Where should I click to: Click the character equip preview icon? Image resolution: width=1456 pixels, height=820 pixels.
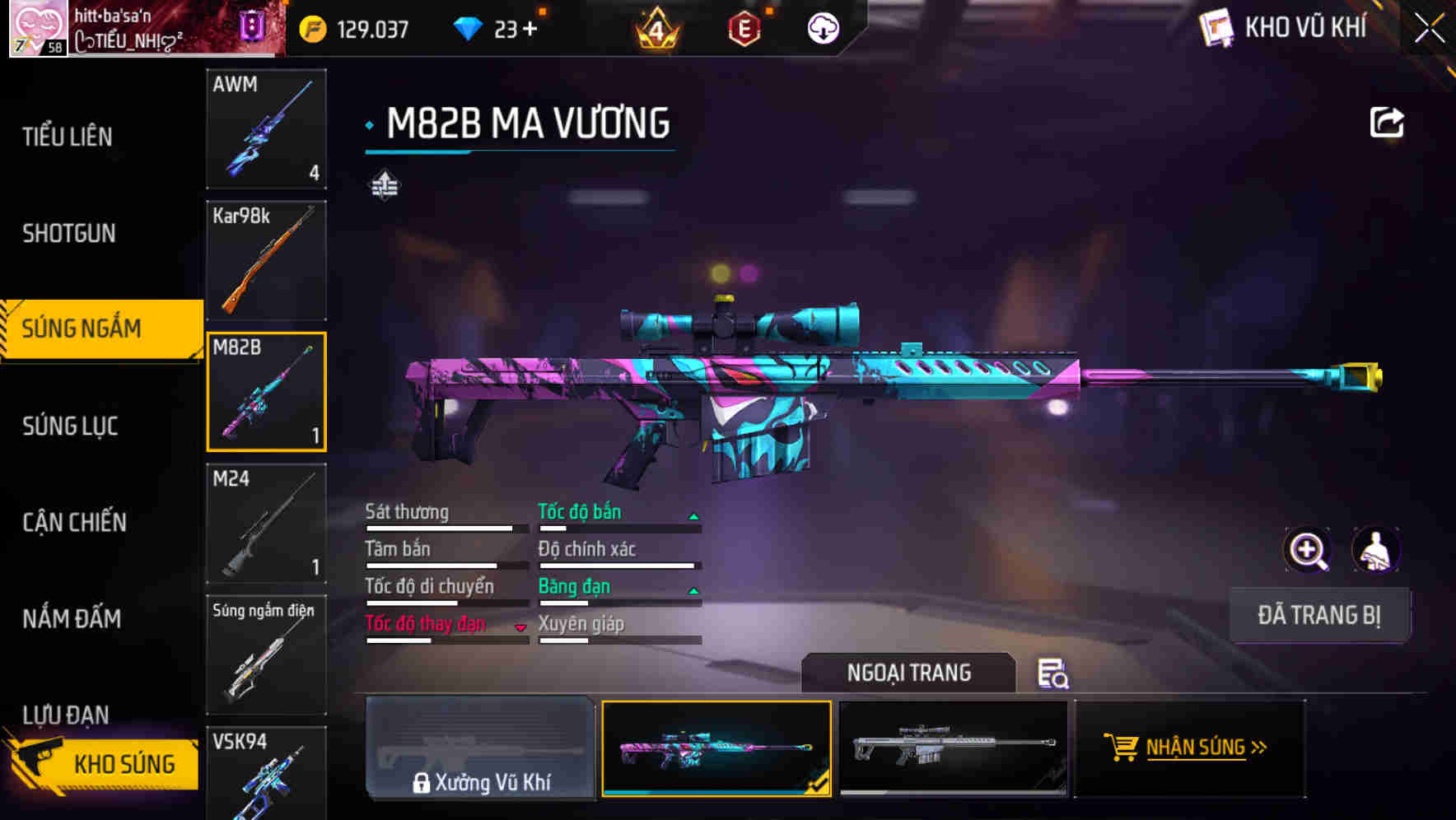(x=1377, y=550)
